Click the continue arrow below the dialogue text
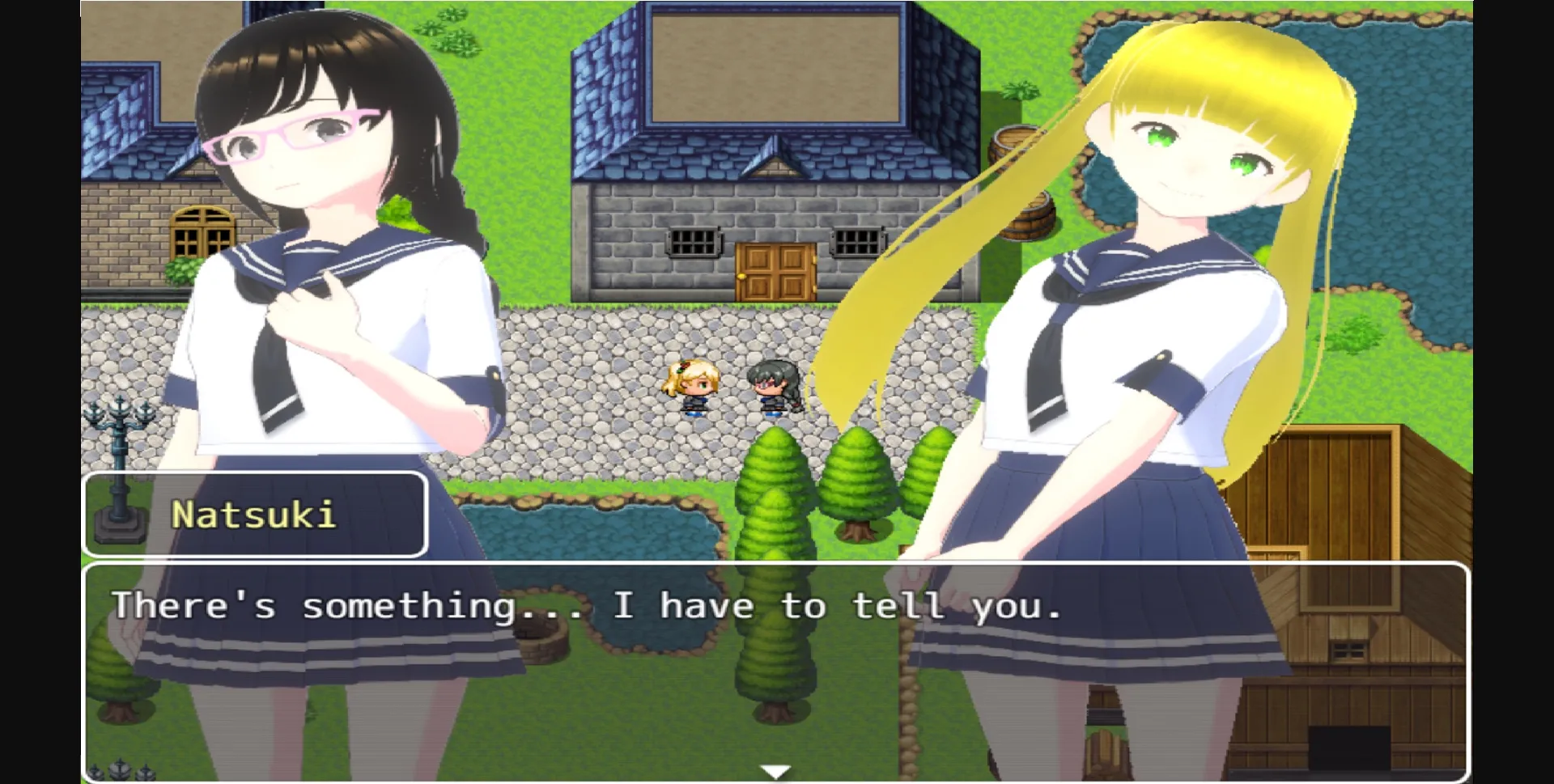 [775, 770]
